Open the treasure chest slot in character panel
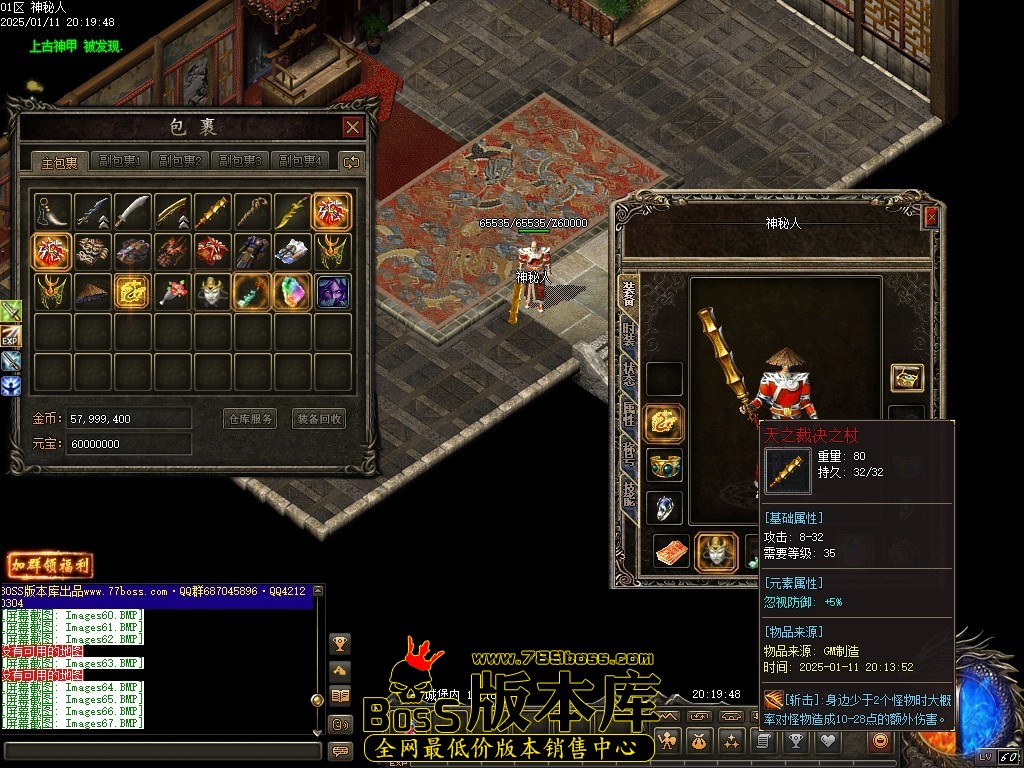The width and height of the screenshot is (1024, 768). 907,378
